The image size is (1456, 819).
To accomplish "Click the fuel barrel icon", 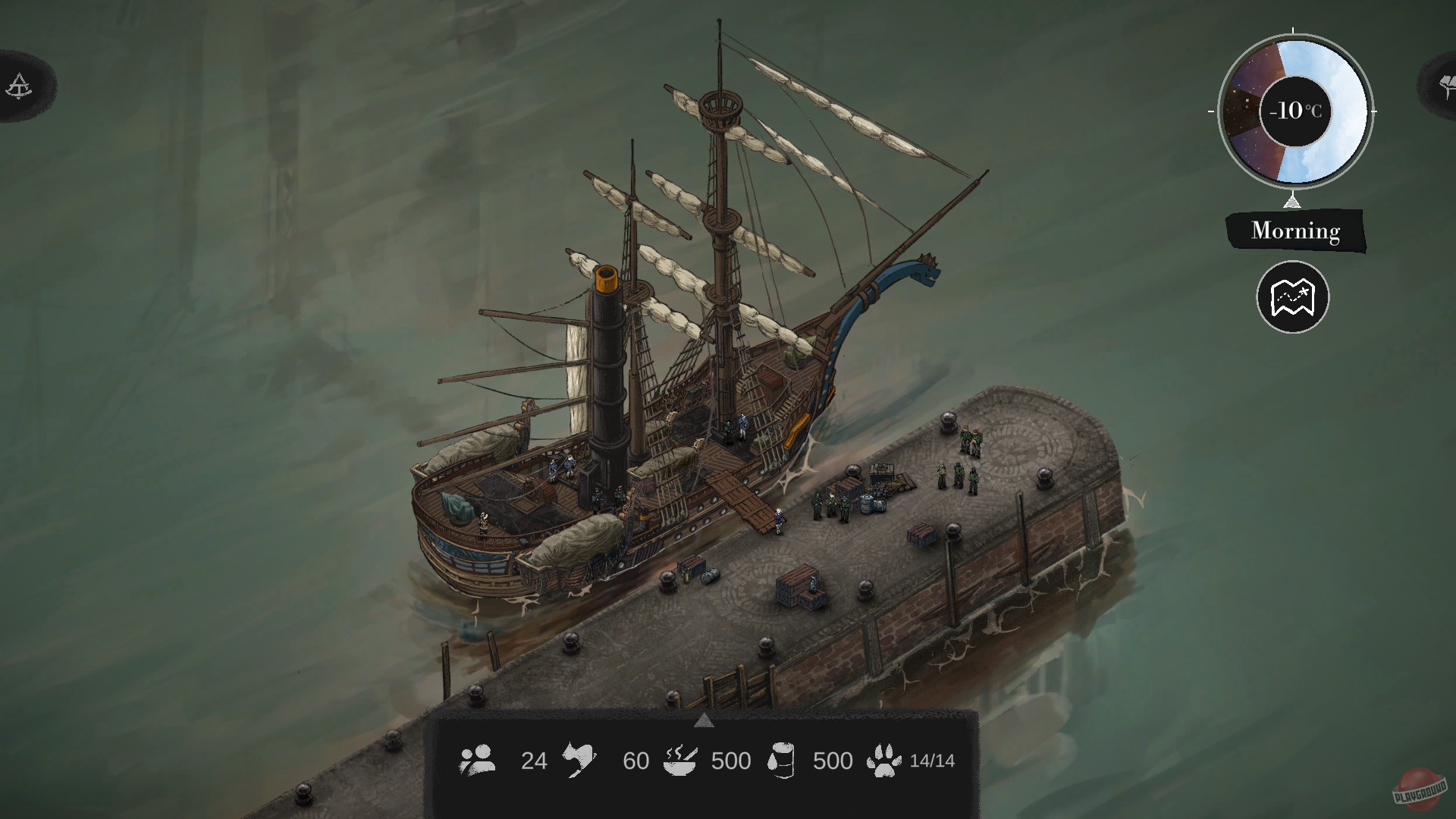I will 781,760.
